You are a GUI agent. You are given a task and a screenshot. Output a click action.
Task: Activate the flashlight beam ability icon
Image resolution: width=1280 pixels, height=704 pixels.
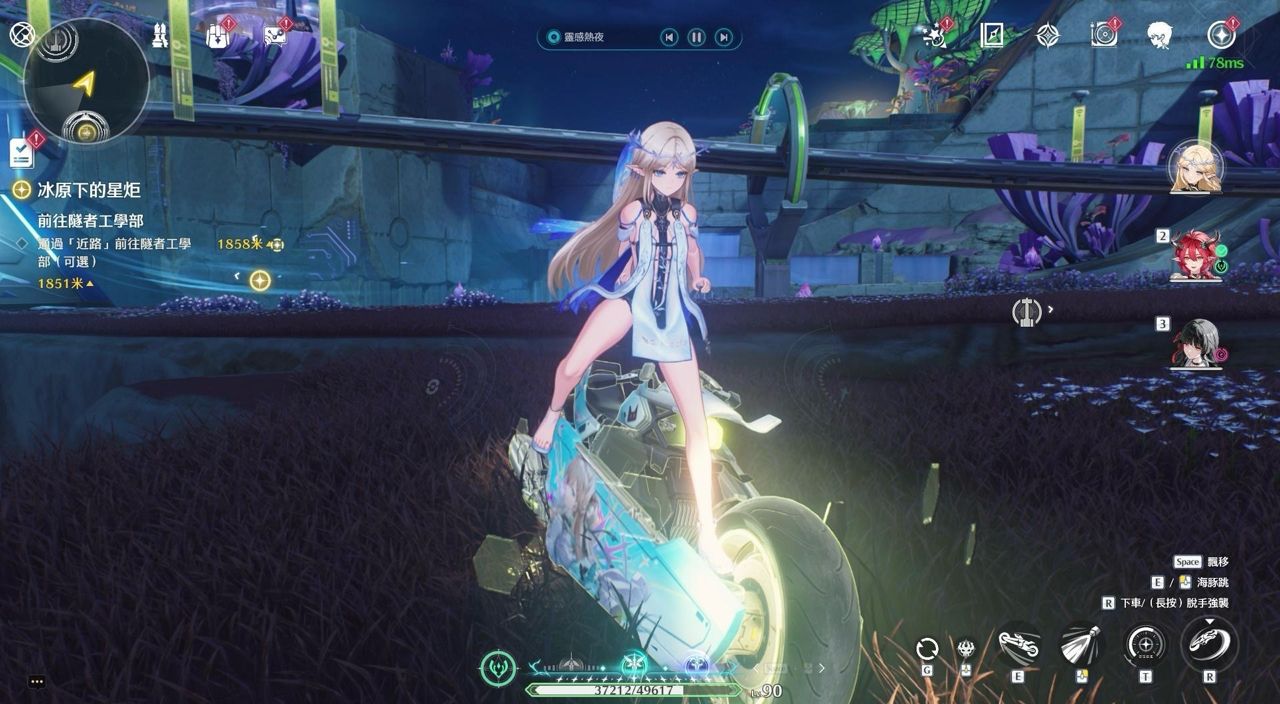pyautogui.click(x=1081, y=645)
